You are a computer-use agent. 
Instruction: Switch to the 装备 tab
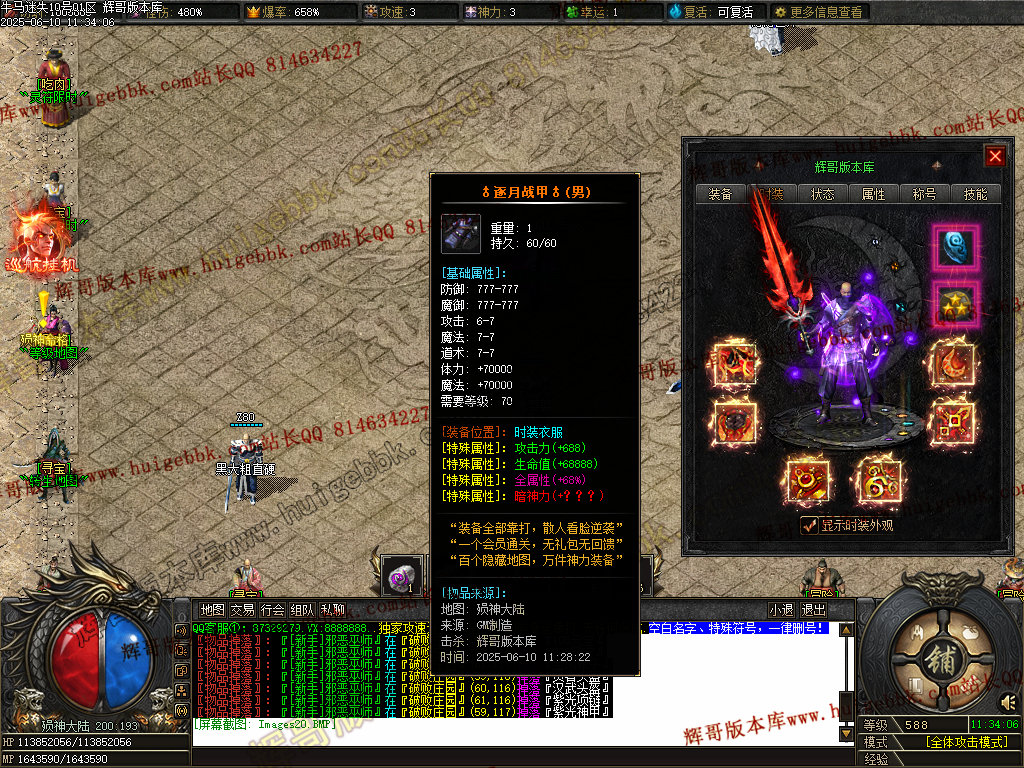[720, 194]
